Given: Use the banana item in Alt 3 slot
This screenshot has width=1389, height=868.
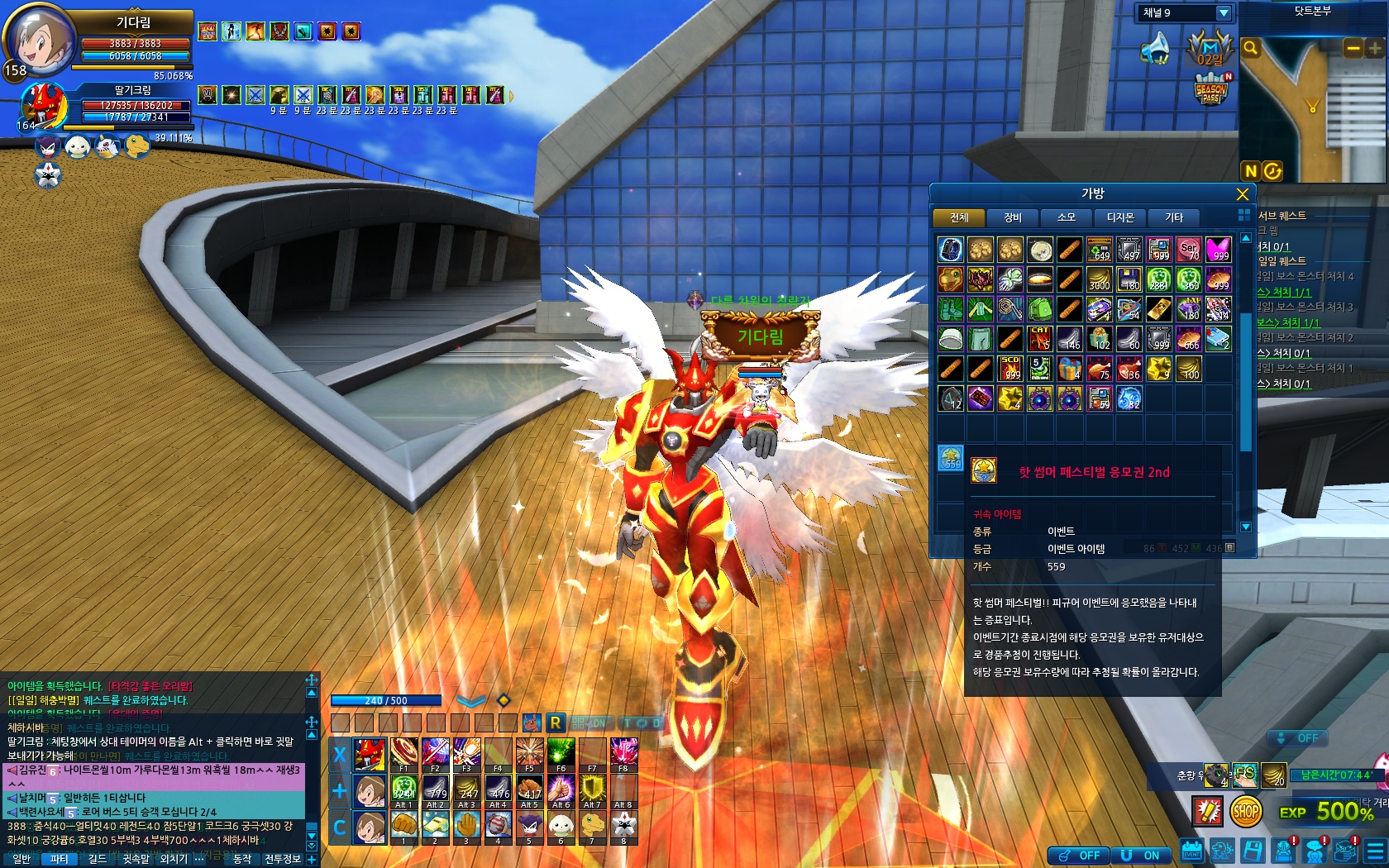Looking at the screenshot, I should click(x=466, y=790).
